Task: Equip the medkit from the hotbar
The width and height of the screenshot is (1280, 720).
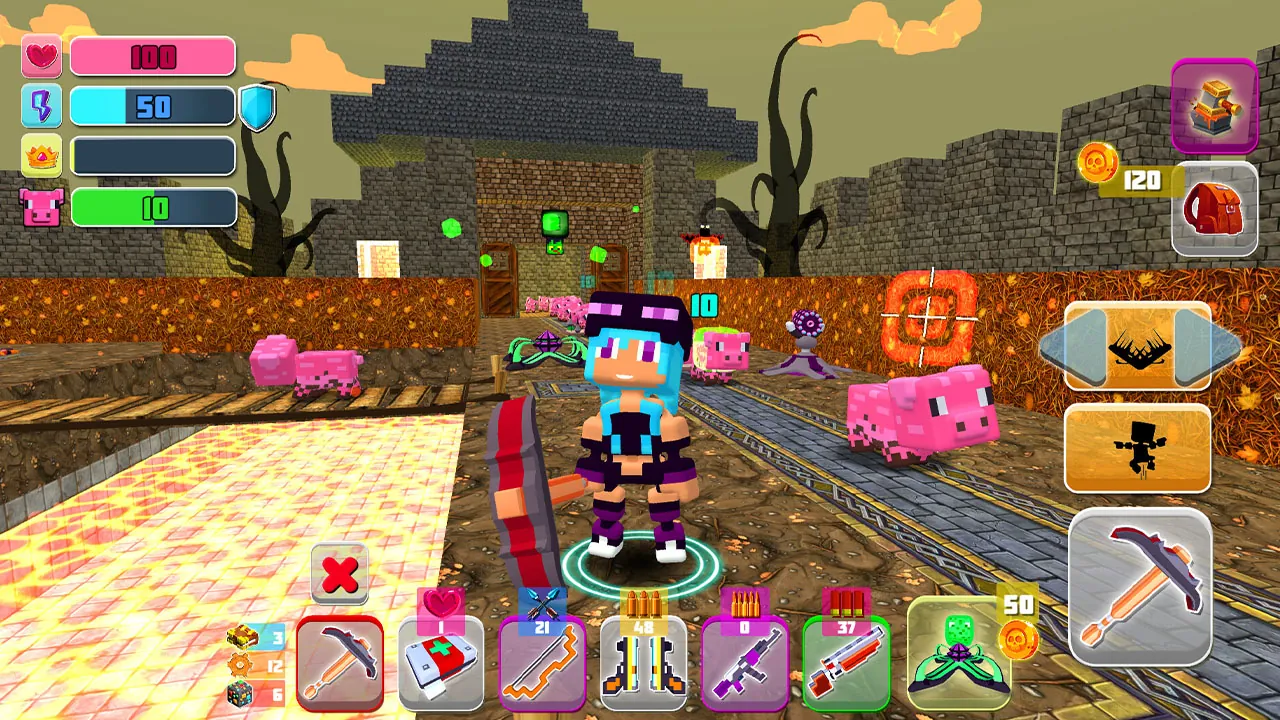Action: tap(441, 664)
